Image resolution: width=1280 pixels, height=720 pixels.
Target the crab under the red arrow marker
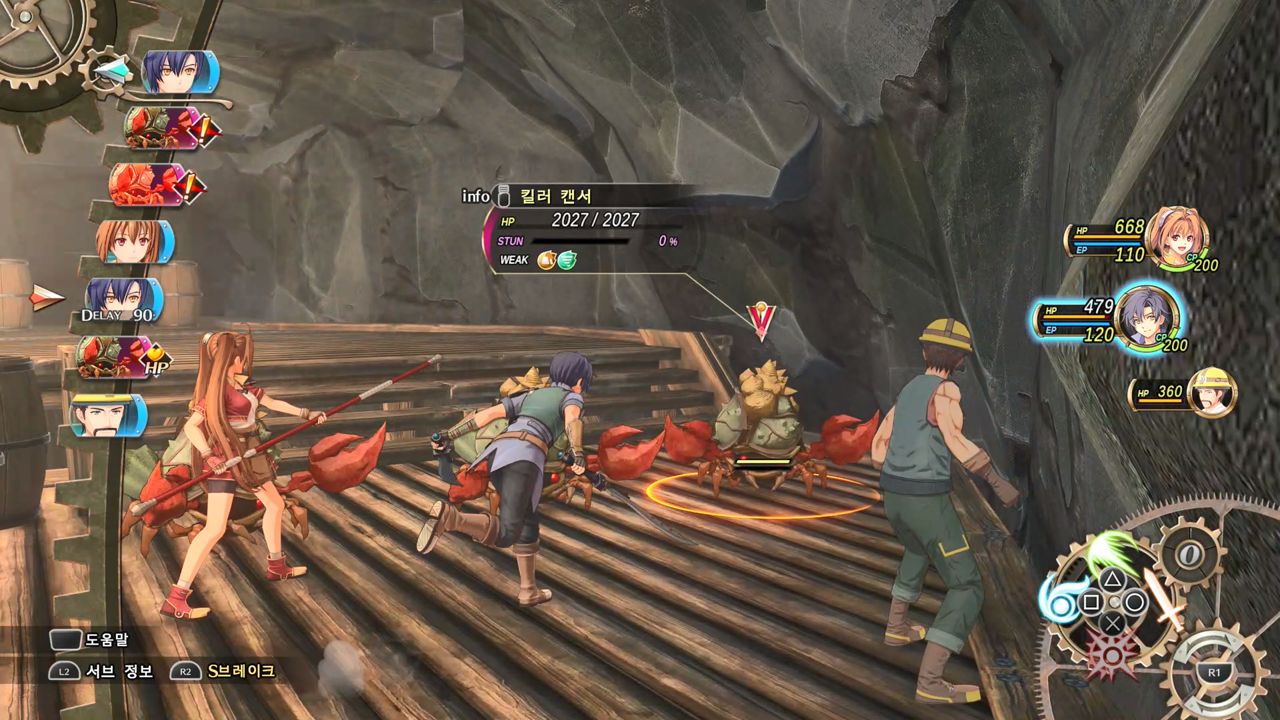tap(765, 425)
